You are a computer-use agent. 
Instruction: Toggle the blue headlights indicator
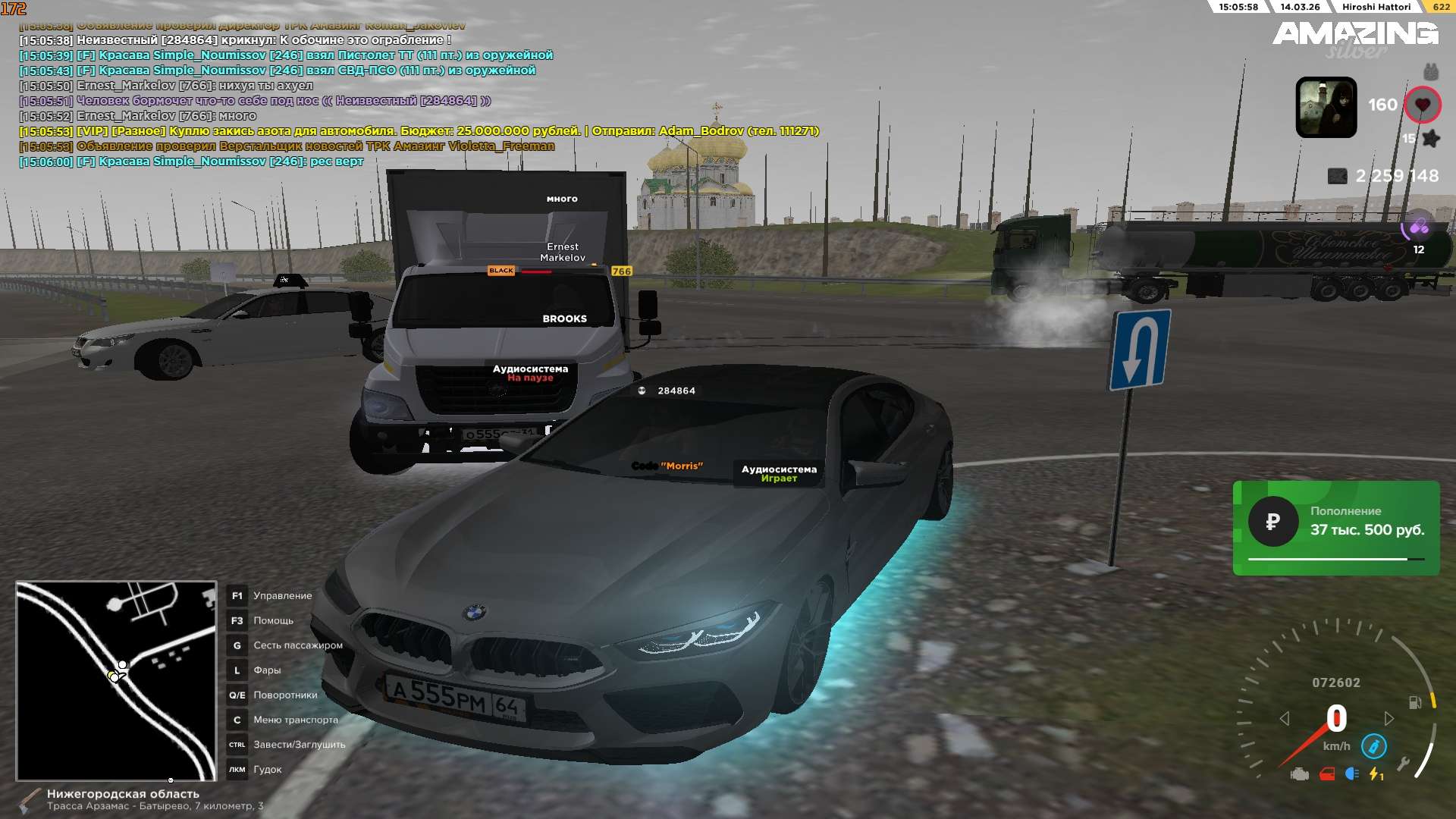point(1351,774)
